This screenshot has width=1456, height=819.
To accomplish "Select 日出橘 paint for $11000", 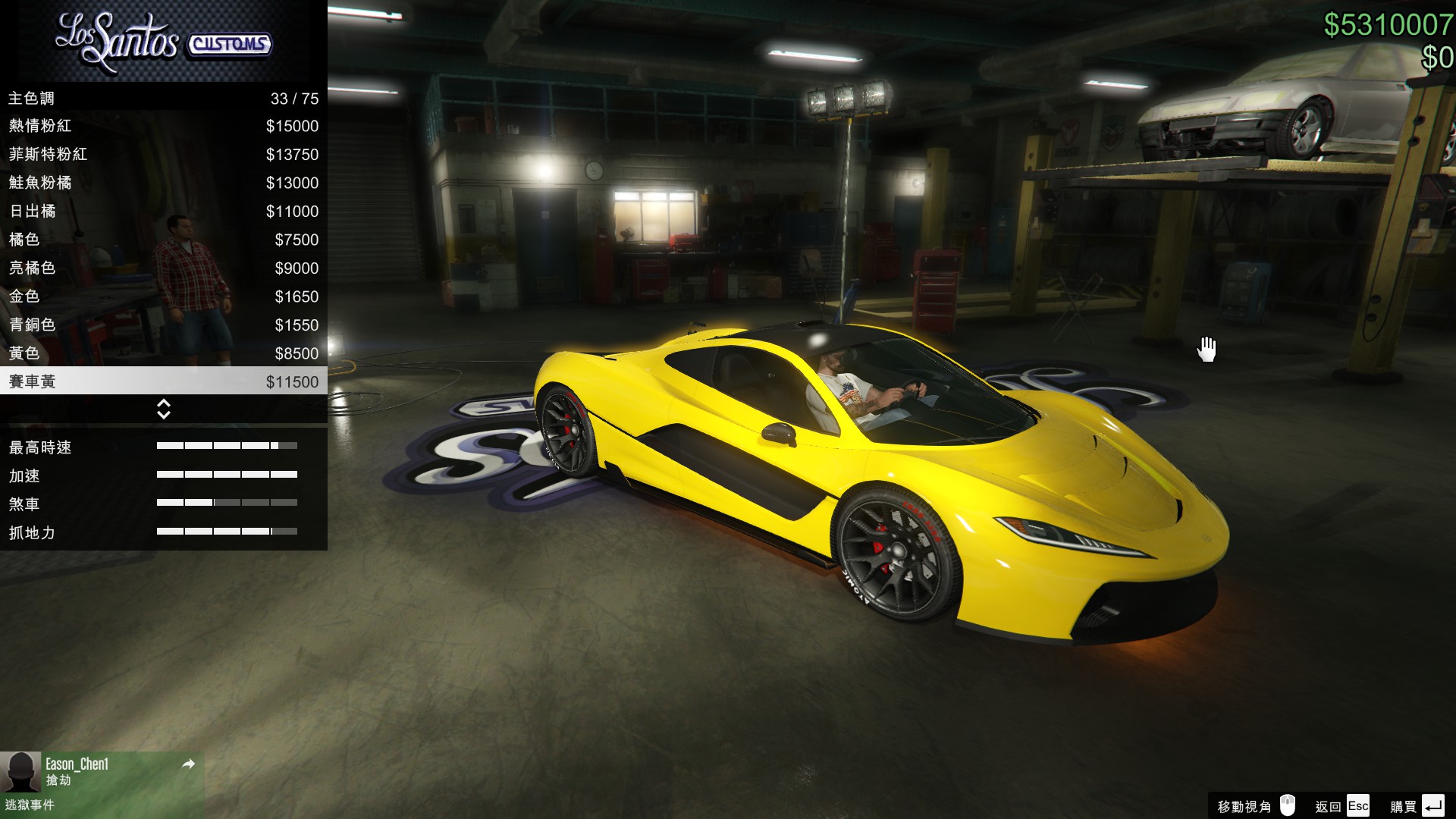I will pyautogui.click(x=163, y=212).
